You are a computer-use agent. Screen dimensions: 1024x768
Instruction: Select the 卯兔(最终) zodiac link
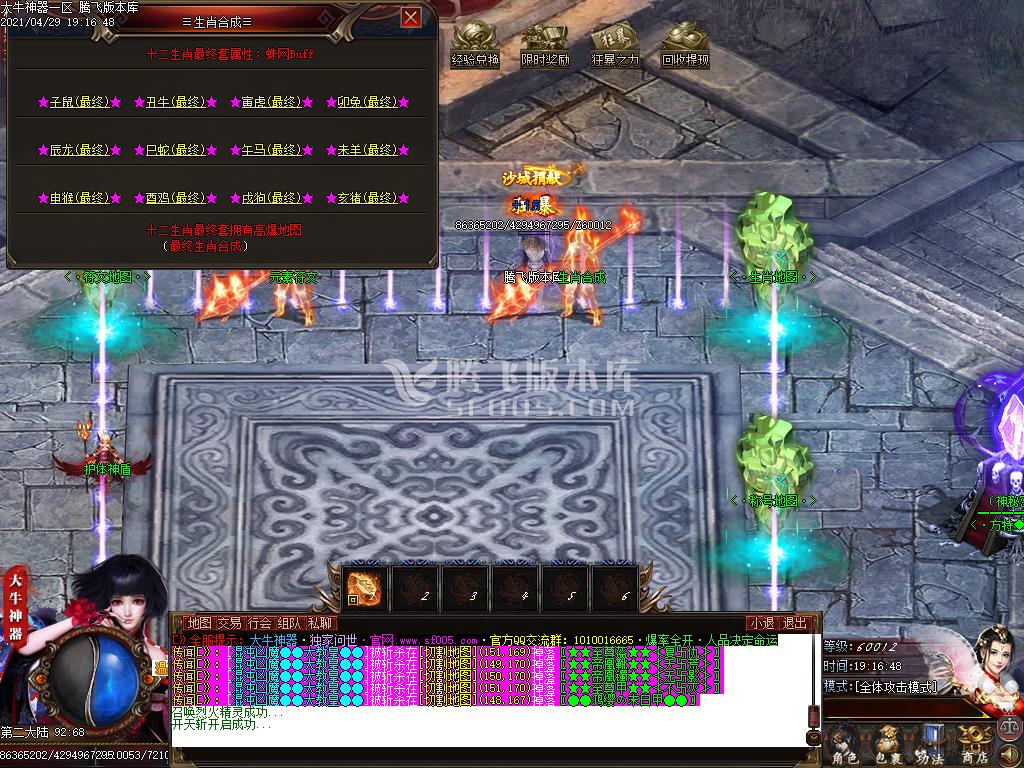pyautogui.click(x=368, y=102)
